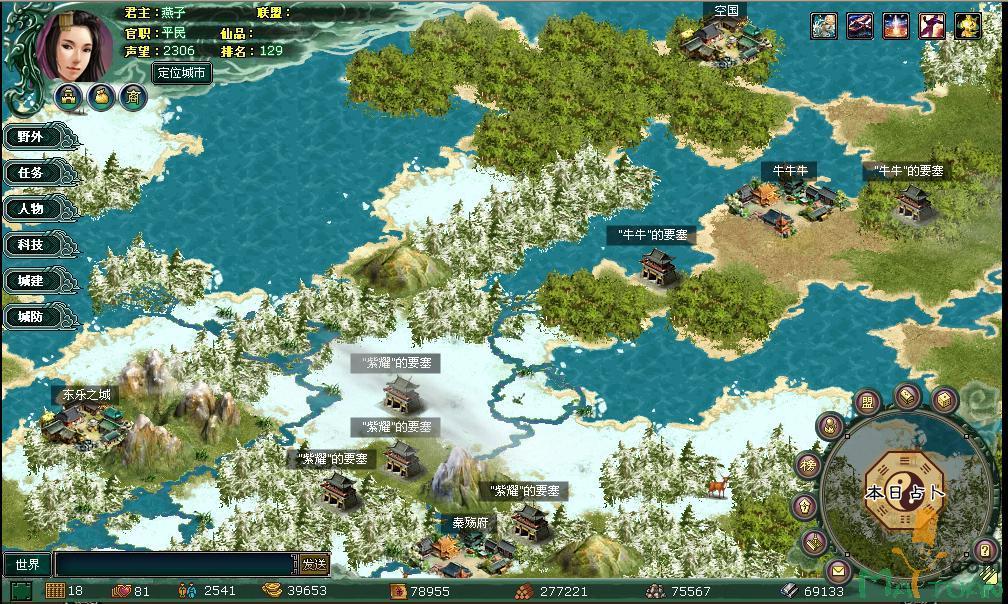Focus the chat text input box

pos(176,565)
